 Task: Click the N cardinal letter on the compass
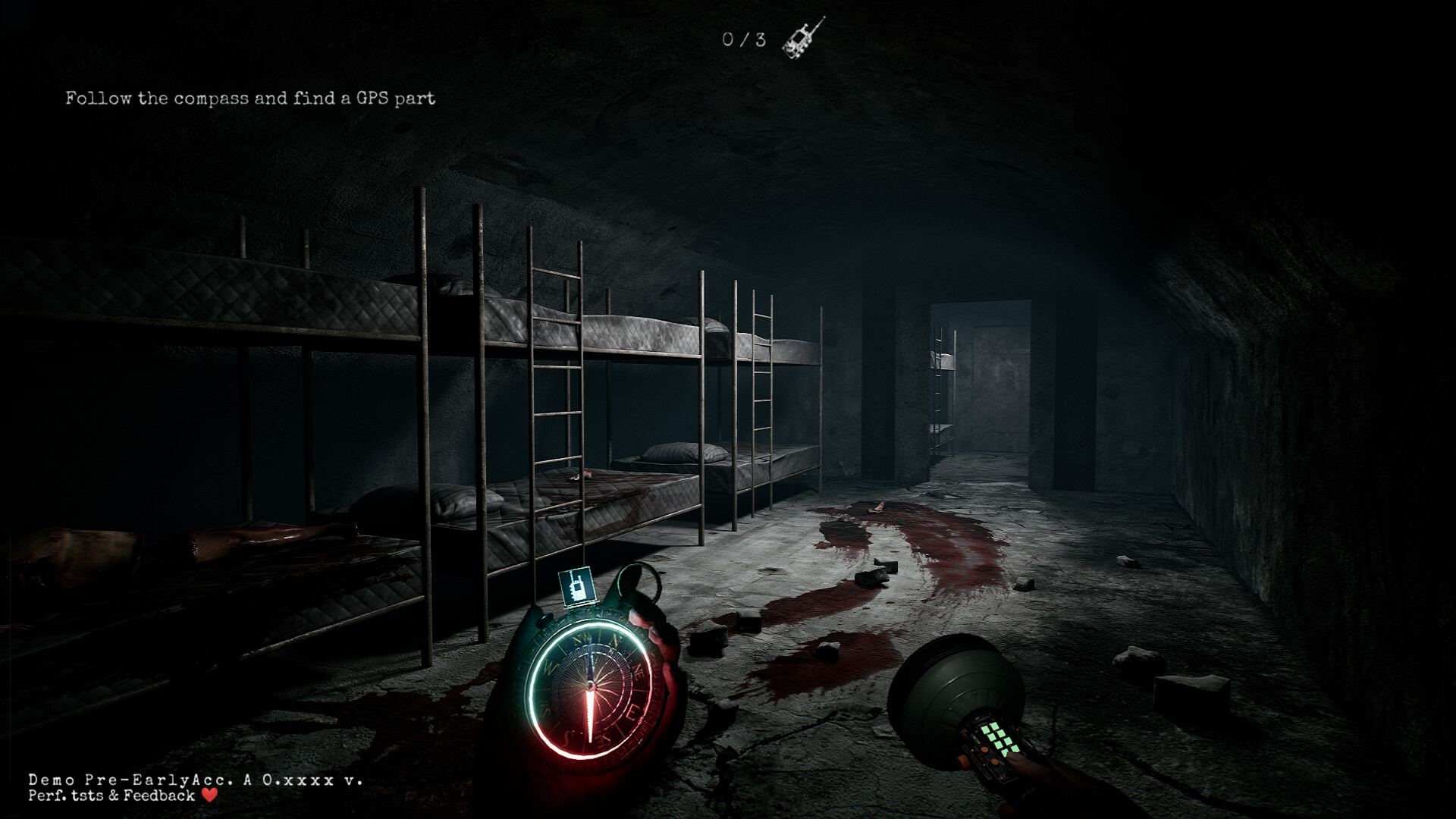tap(614, 640)
